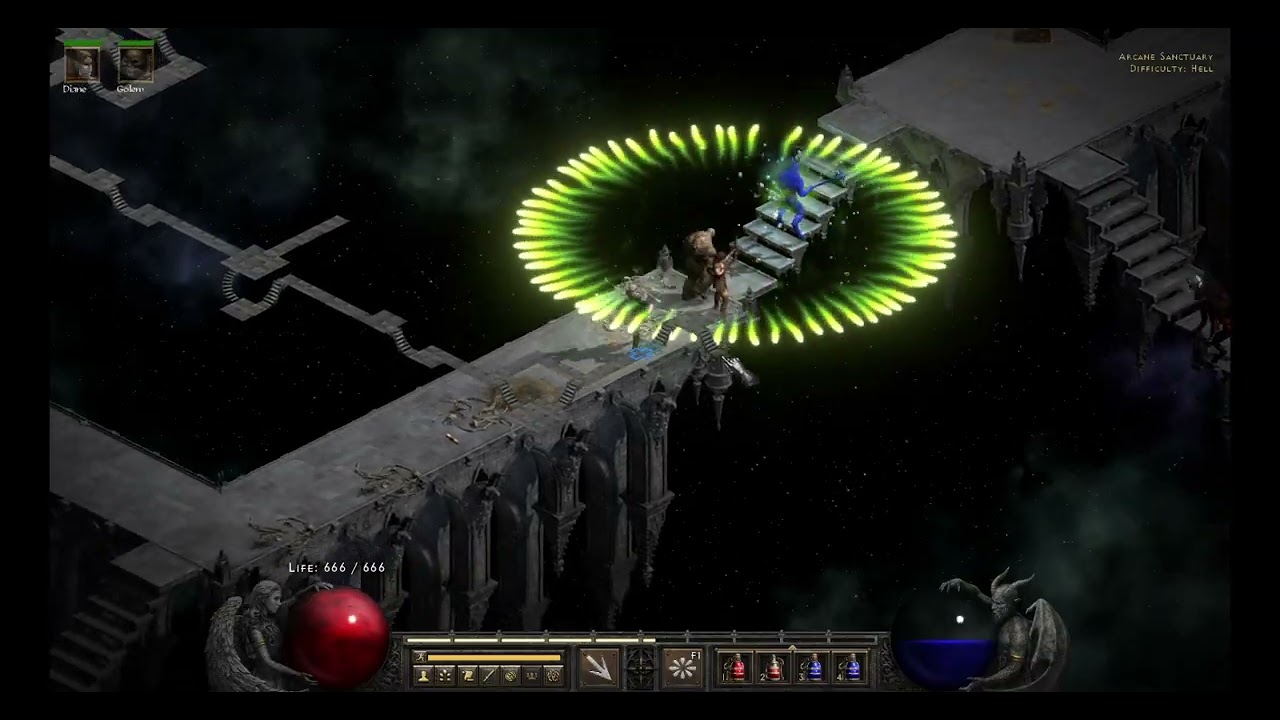This screenshot has height=720, width=1280.
Task: Drink the blue mana potion in belt slot 4
Action: click(850, 667)
